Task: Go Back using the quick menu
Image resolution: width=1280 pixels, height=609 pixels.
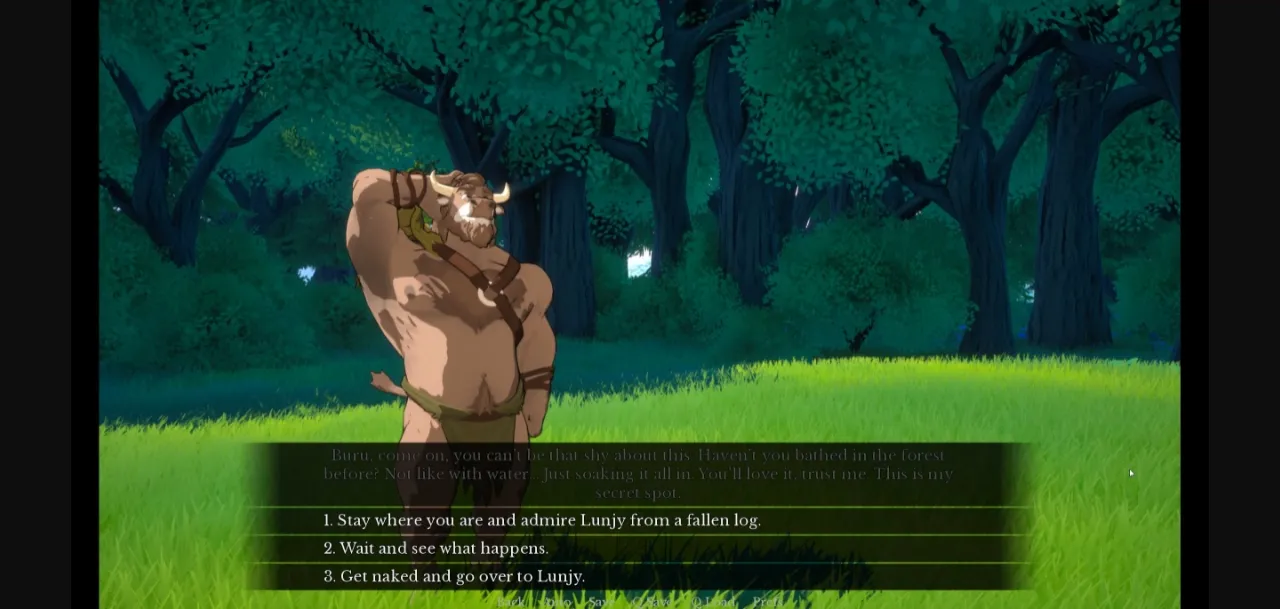Action: [x=511, y=601]
